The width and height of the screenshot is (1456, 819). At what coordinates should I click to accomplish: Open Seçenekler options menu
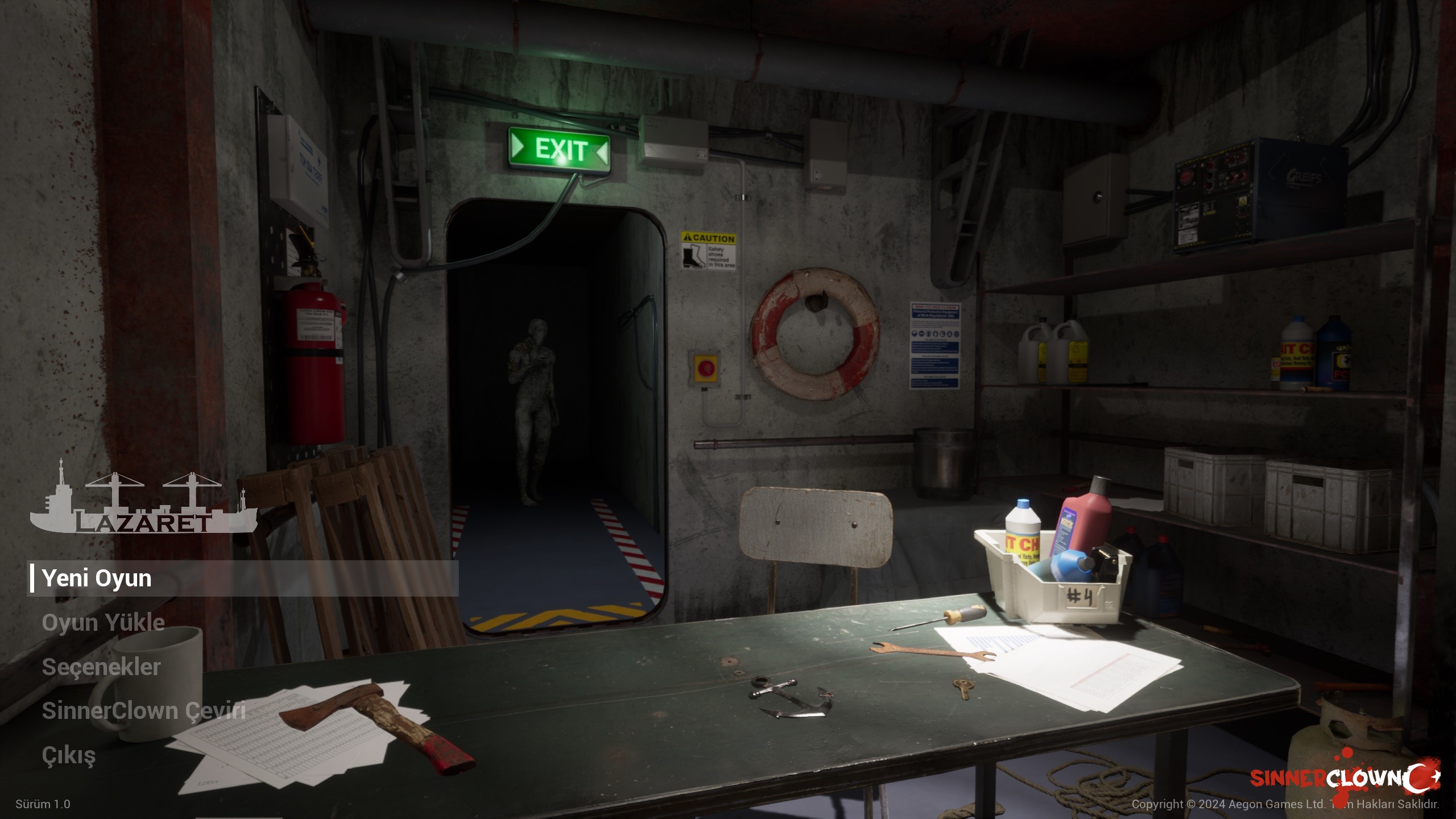tap(101, 667)
